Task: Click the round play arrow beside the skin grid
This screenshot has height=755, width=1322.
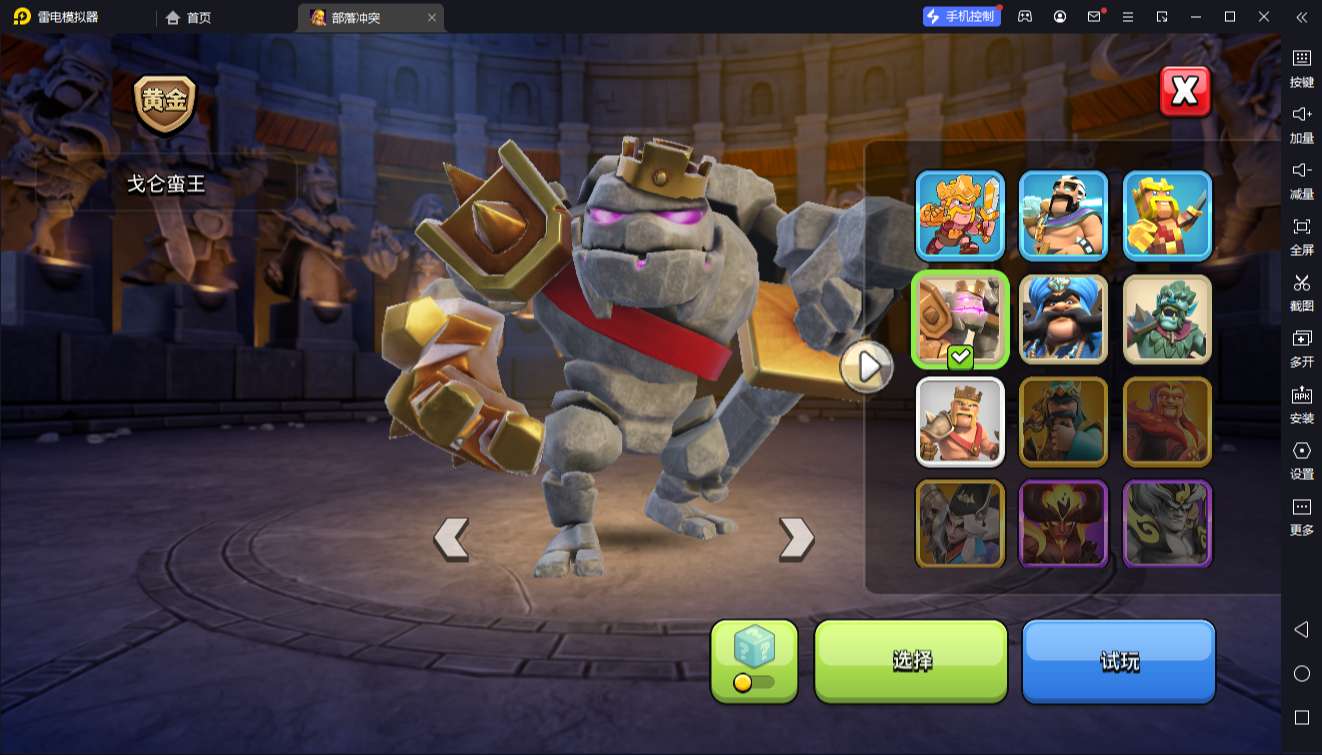Action: 866,367
